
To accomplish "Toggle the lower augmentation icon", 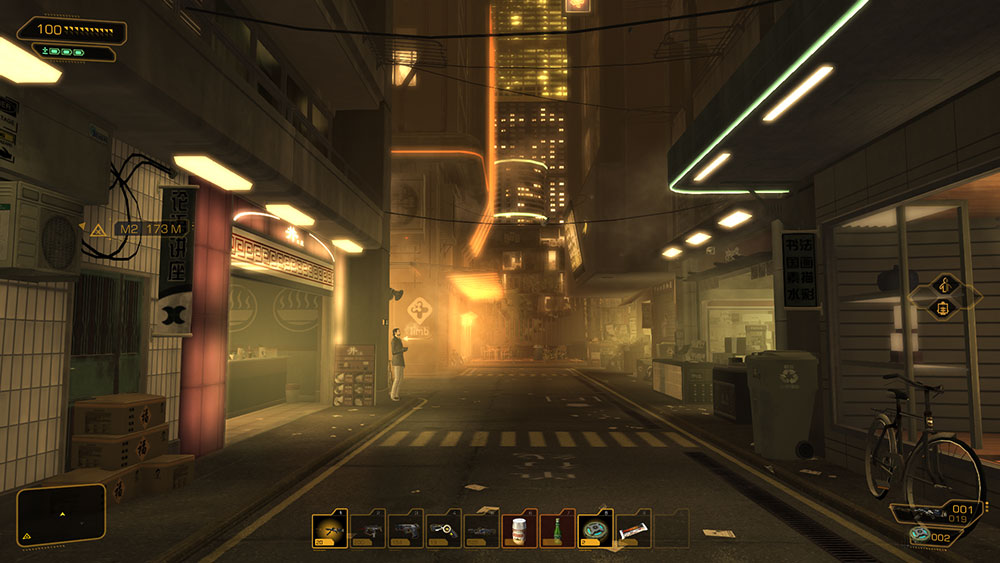I will click(x=944, y=308).
